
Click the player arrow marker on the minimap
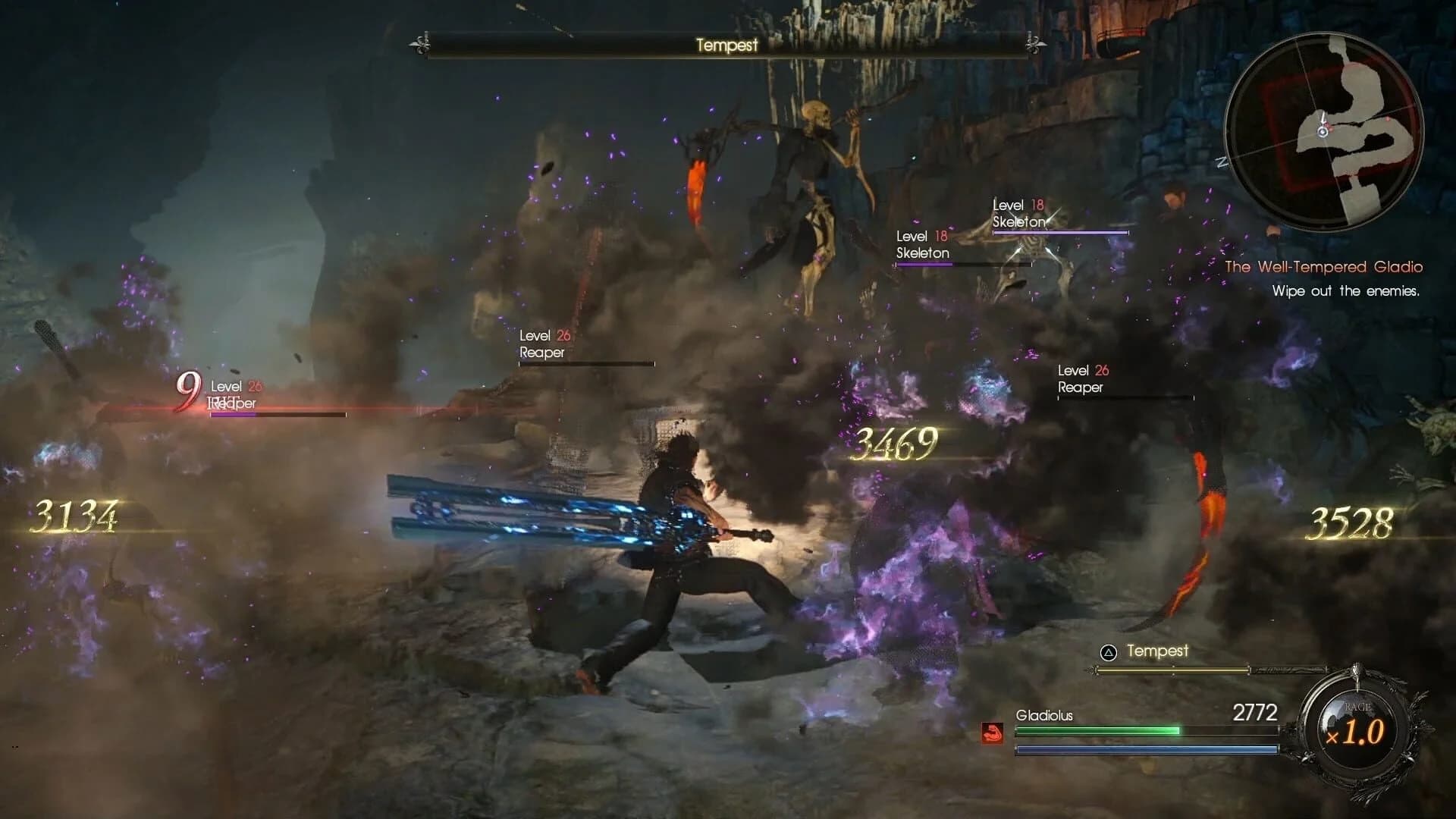point(1323,132)
